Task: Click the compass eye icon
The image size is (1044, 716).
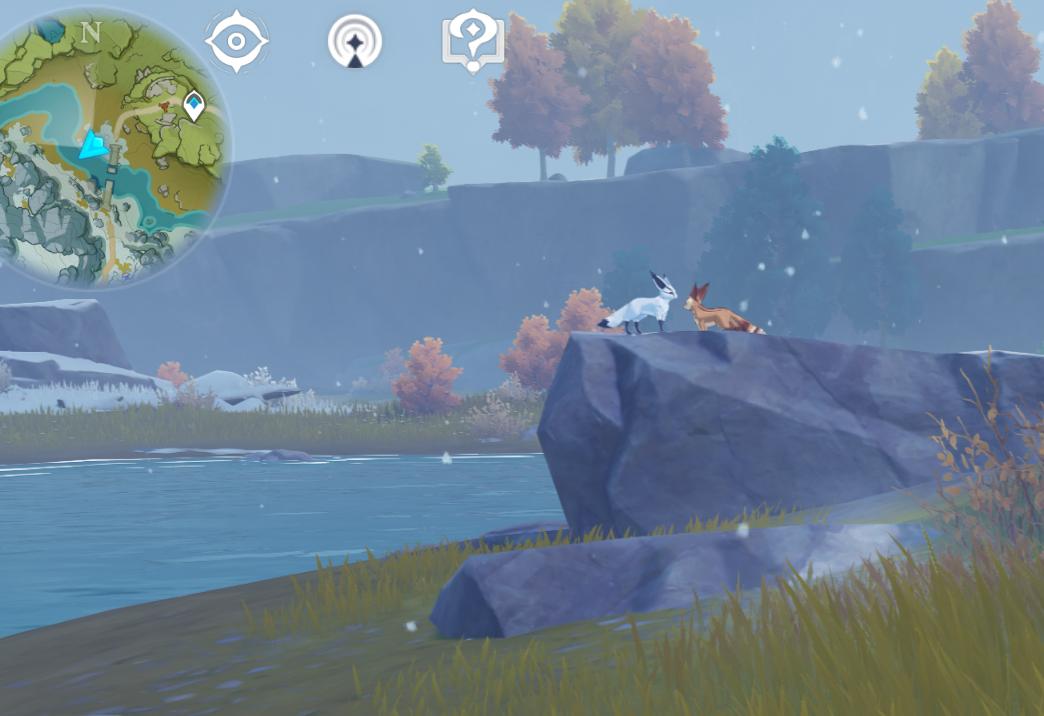Action: (x=237, y=42)
